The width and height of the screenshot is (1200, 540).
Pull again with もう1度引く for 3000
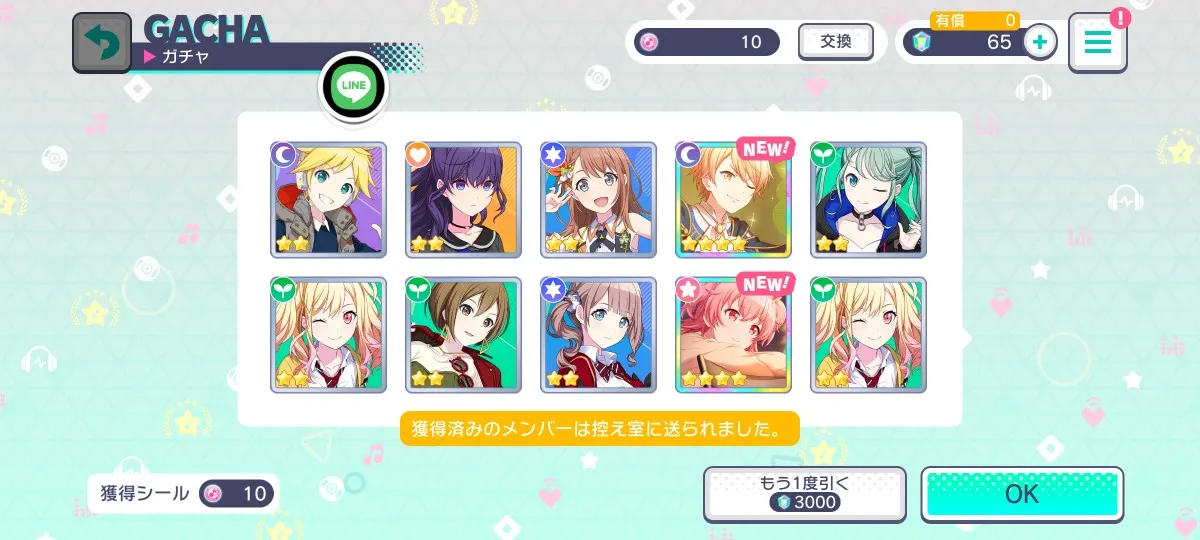(x=804, y=494)
